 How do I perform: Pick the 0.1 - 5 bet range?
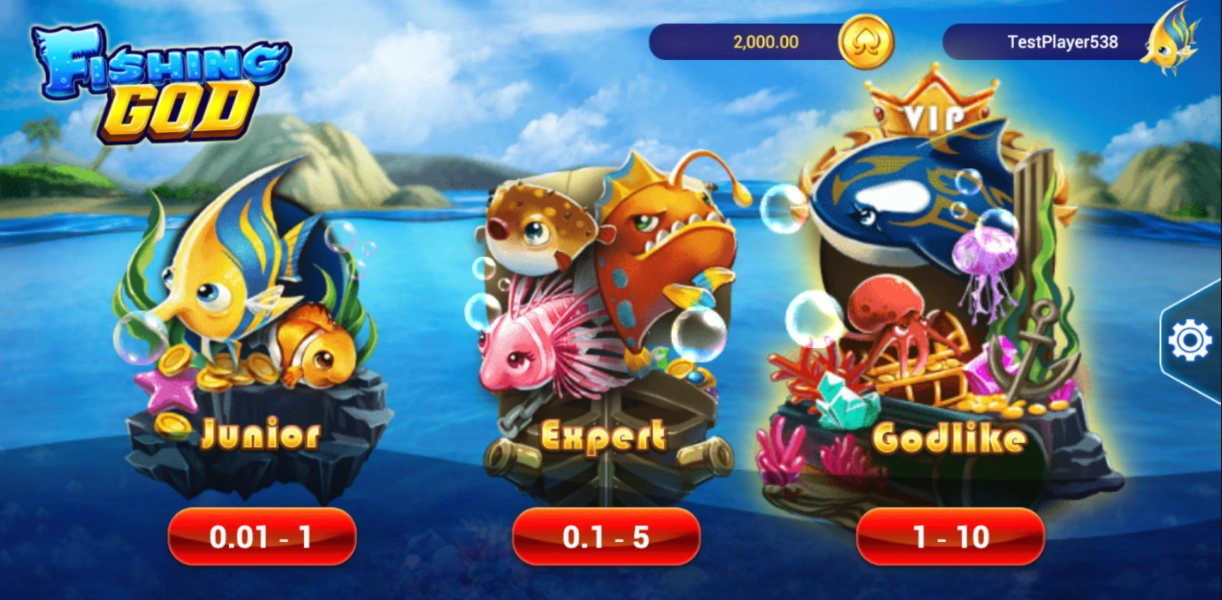click(606, 537)
